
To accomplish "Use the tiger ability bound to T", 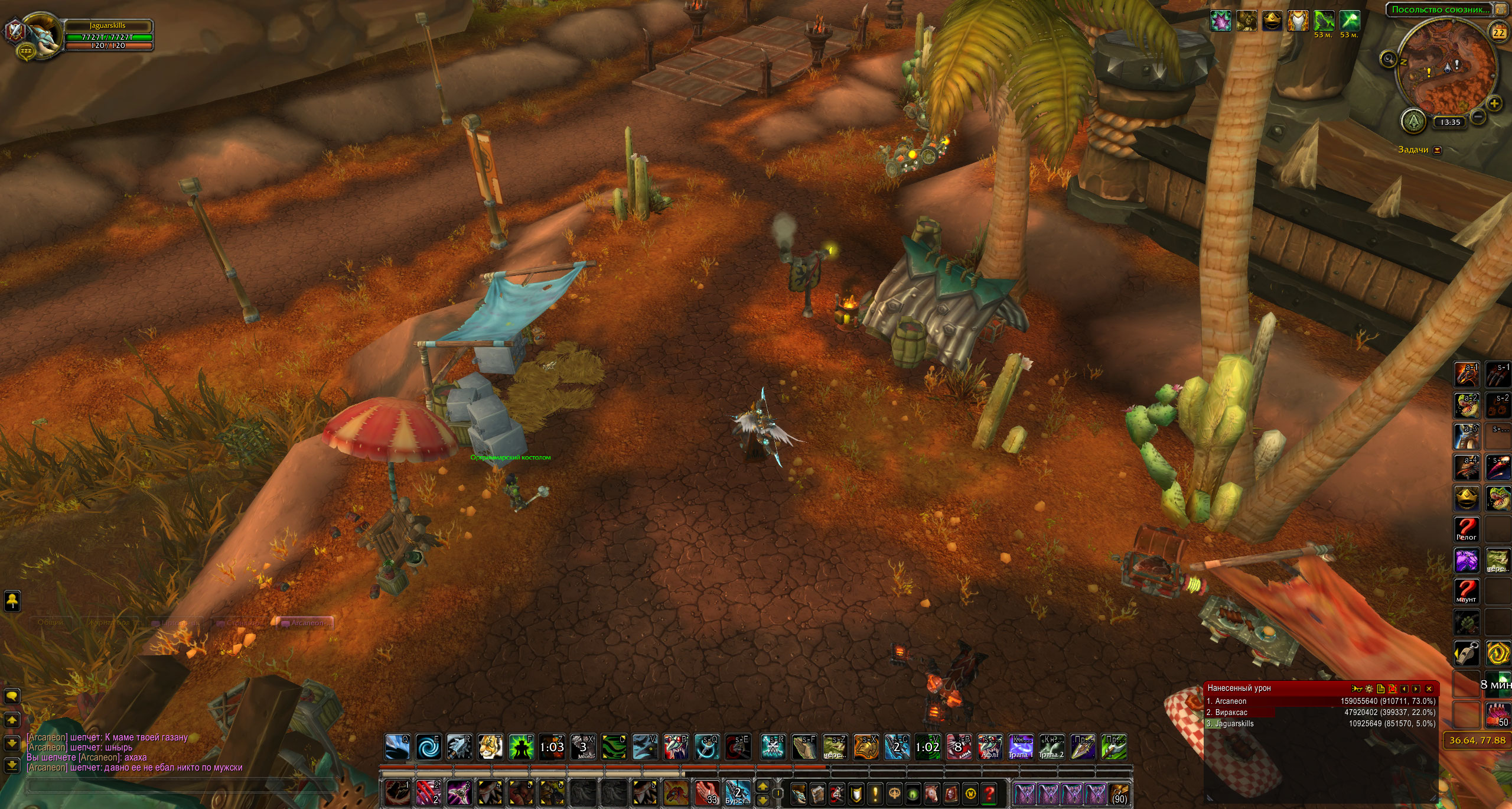I will (x=490, y=747).
